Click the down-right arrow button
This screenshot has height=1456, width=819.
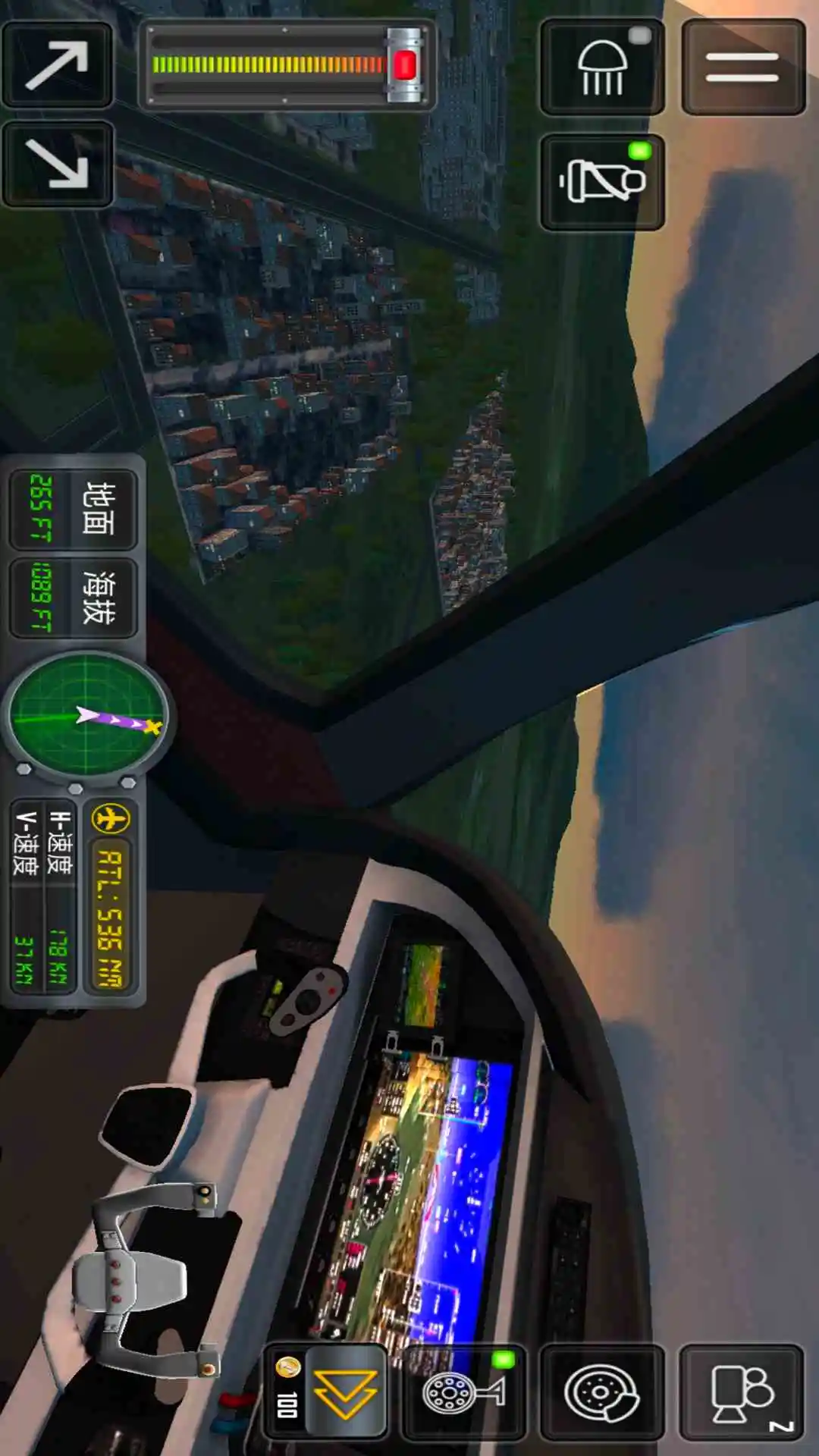click(58, 164)
